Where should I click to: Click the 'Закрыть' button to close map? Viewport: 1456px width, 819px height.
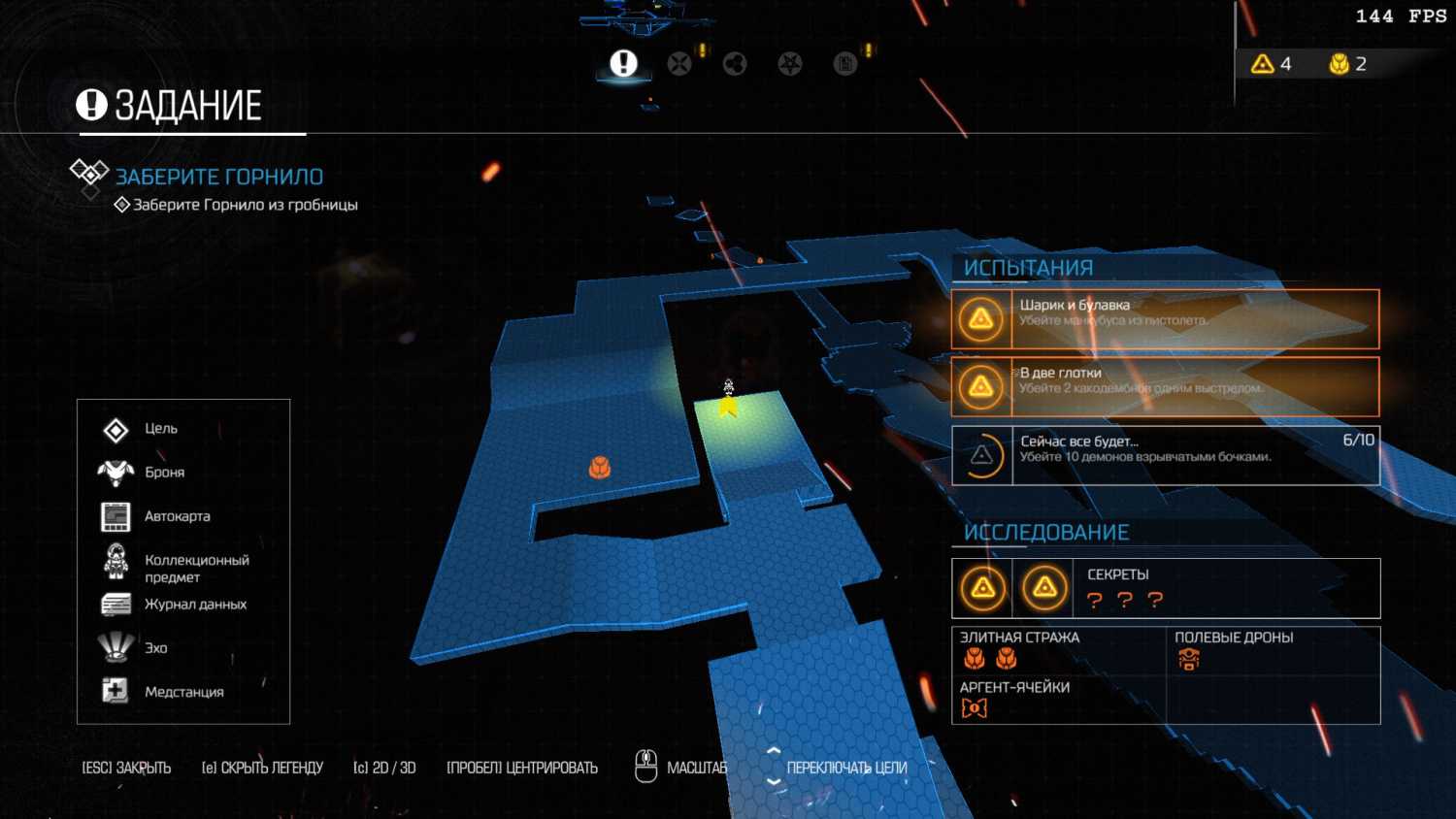pyautogui.click(x=126, y=768)
